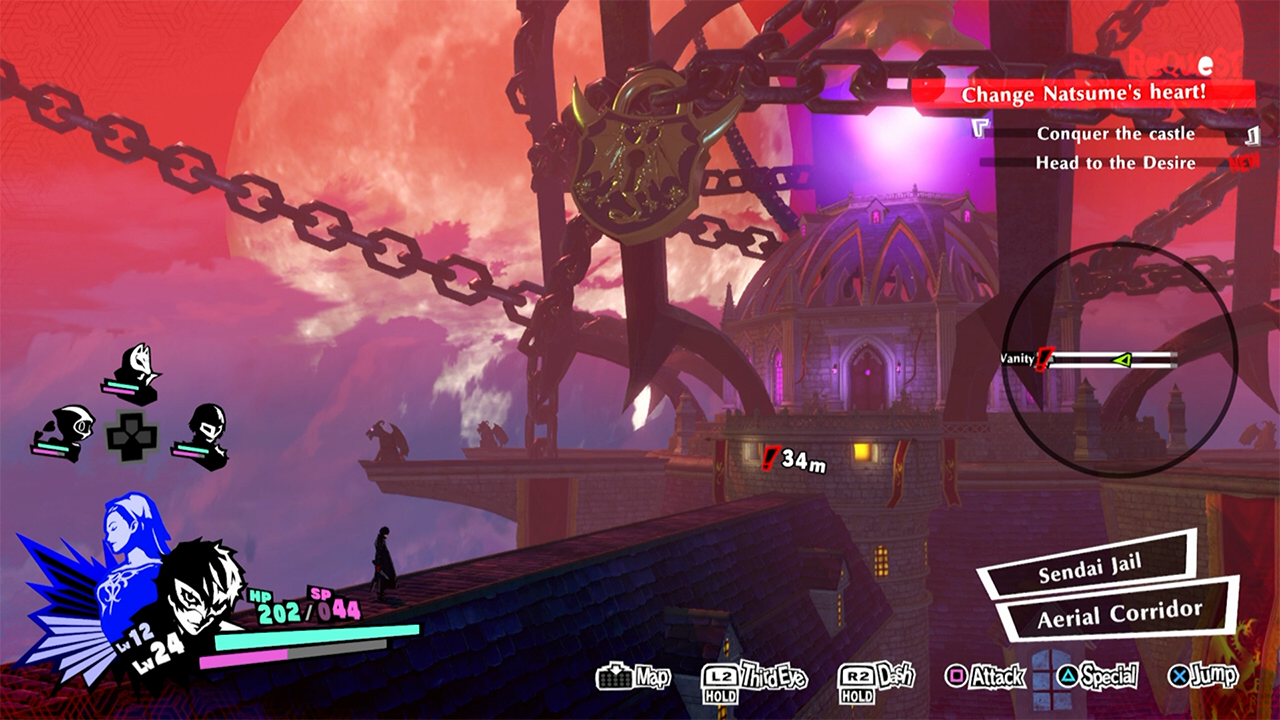1280x720 pixels.
Task: Open the circular minimap
Action: pyautogui.click(x=1119, y=359)
